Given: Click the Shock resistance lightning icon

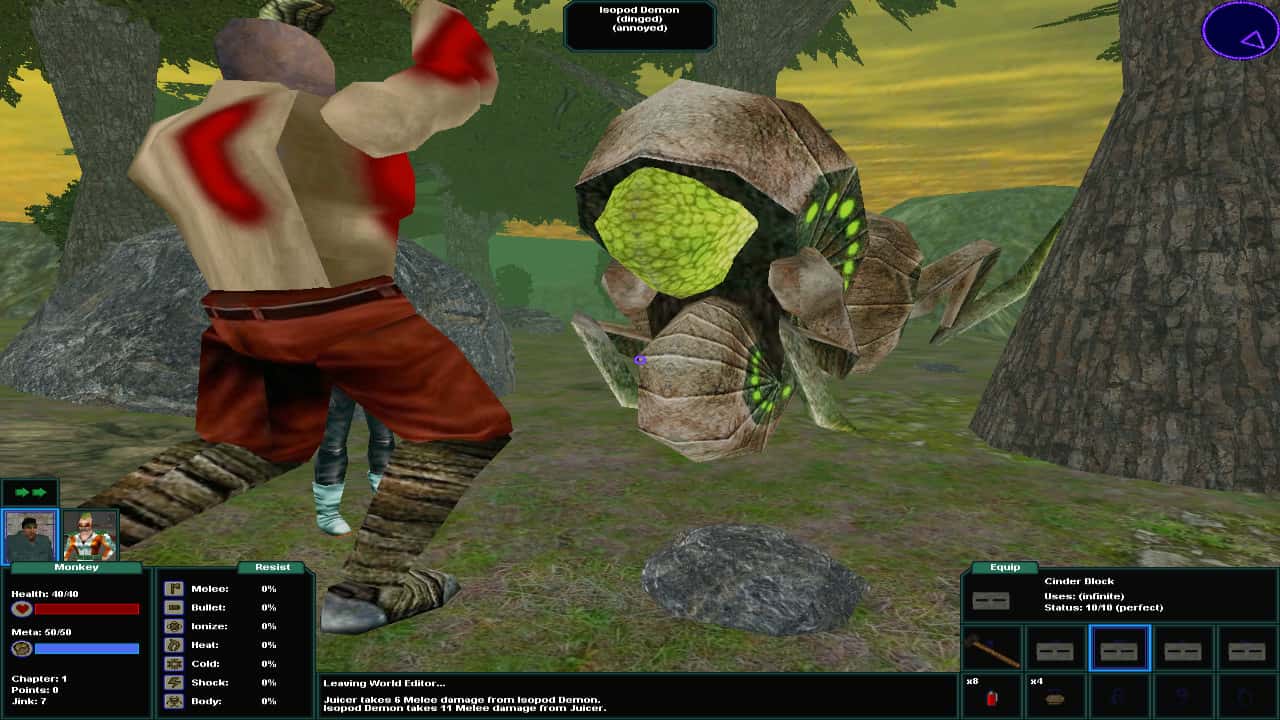Looking at the screenshot, I should point(173,683).
